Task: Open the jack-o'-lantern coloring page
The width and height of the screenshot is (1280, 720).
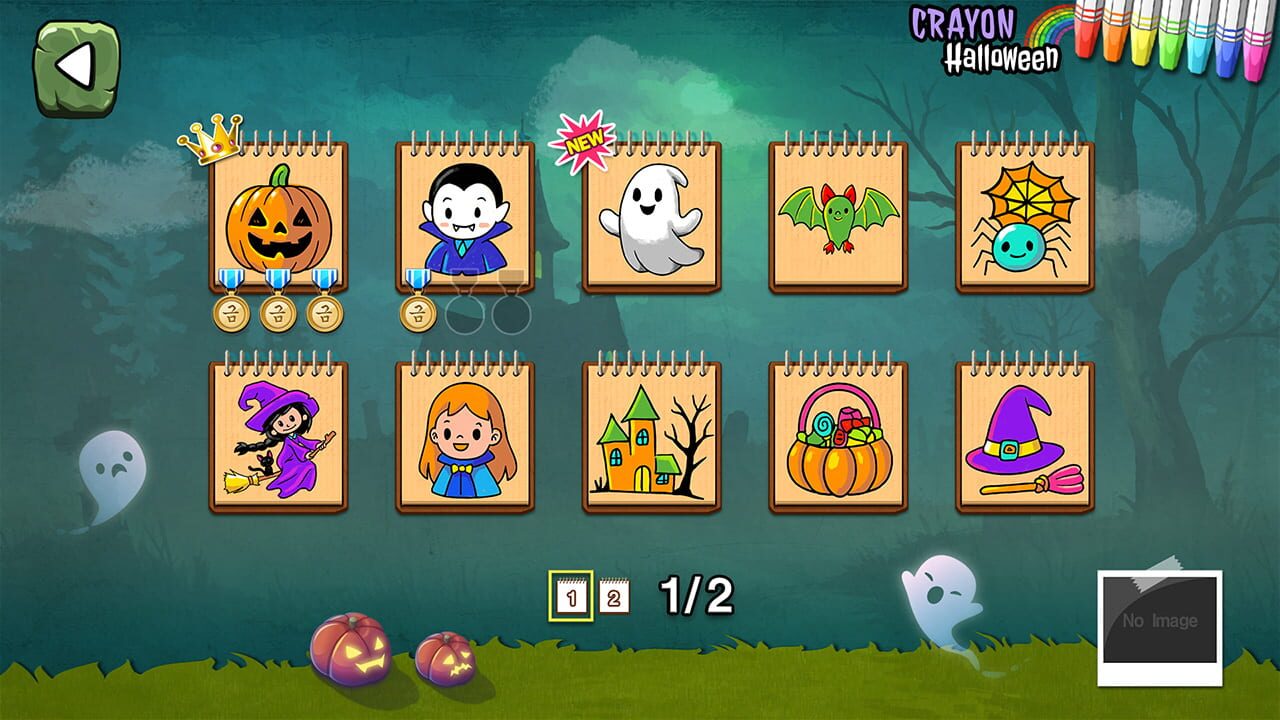Action: 277,218
